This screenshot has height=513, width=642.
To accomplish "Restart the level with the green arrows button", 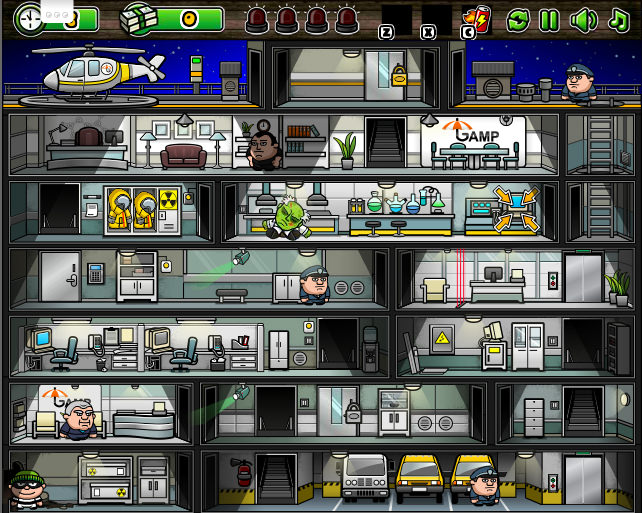I will click(518, 19).
